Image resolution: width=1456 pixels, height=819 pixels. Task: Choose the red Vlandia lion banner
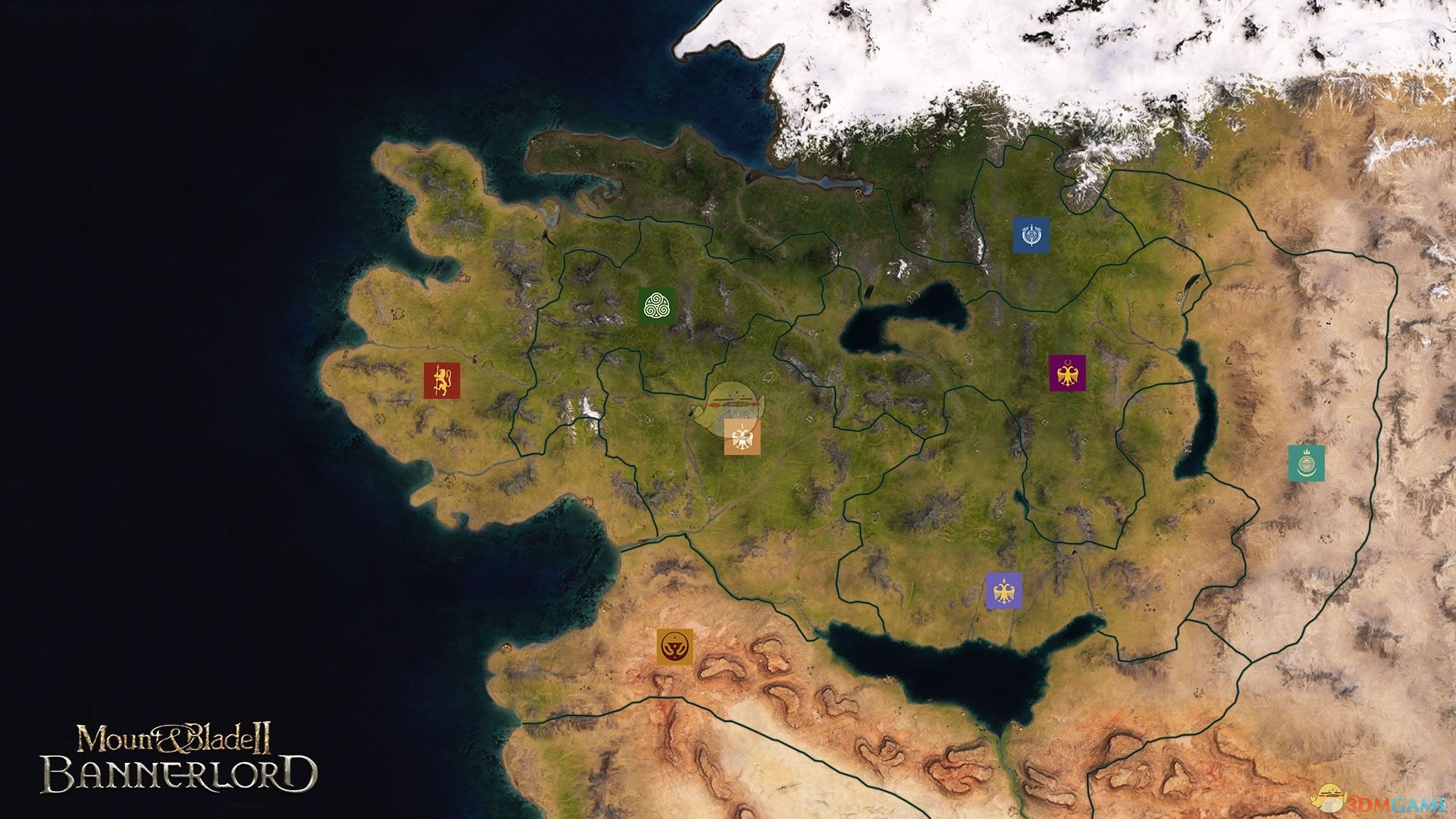pyautogui.click(x=442, y=380)
